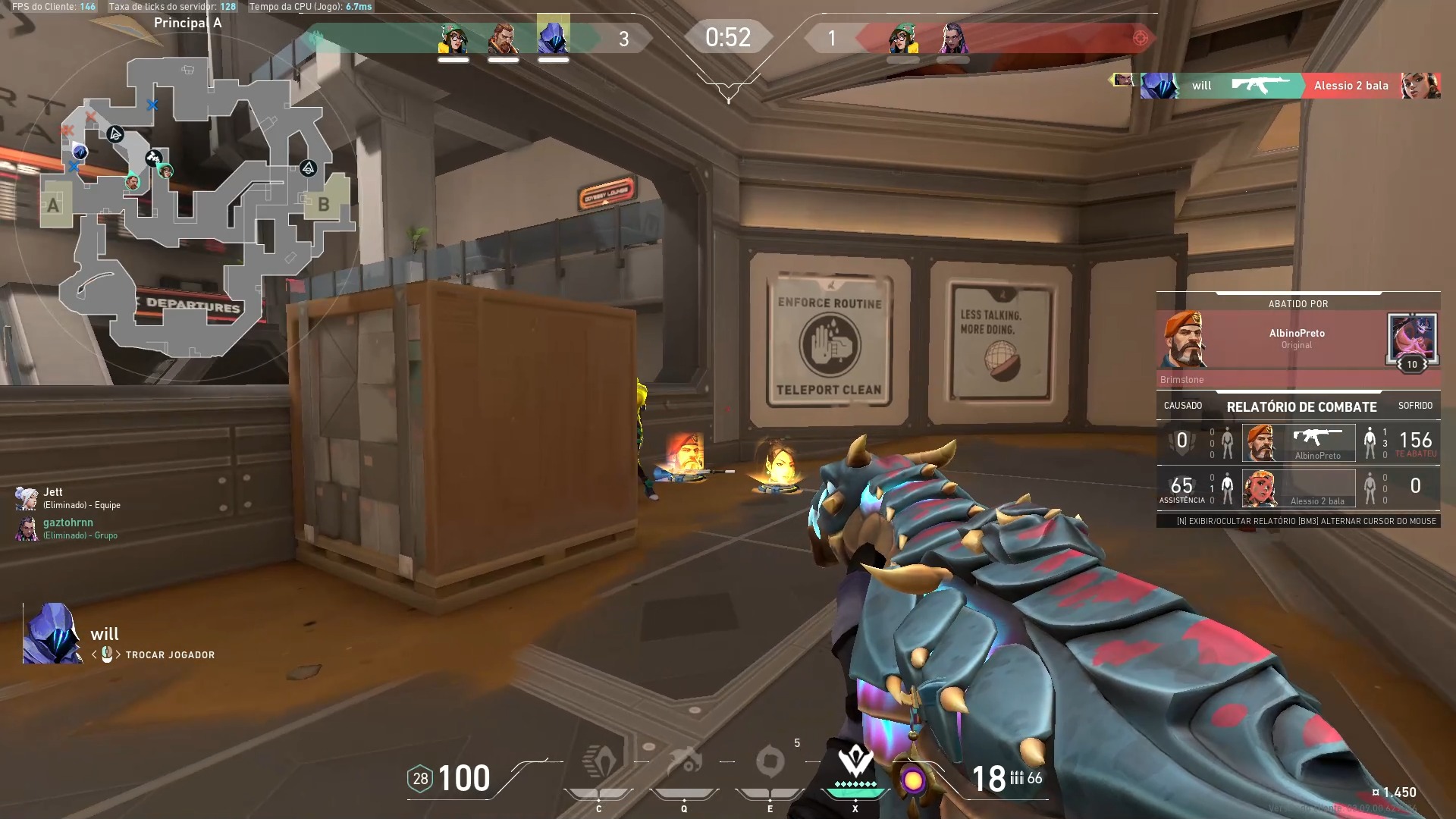Click the glowing orb icon beside the ammo
This screenshot has width=1456, height=819.
913,780
